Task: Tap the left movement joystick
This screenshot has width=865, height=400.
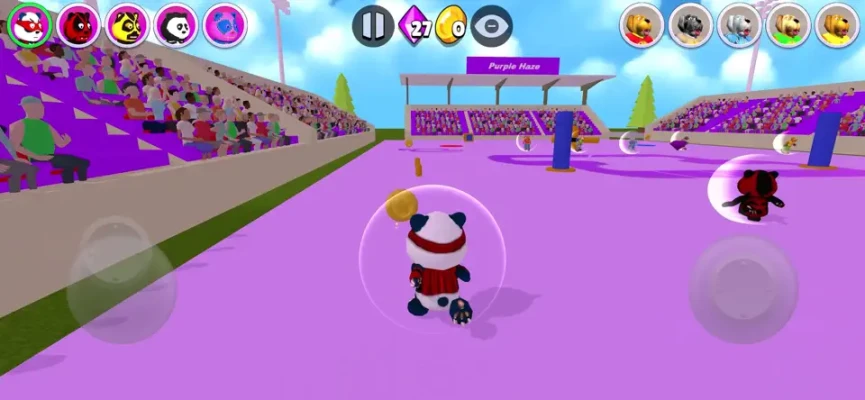Action: coord(121,279)
